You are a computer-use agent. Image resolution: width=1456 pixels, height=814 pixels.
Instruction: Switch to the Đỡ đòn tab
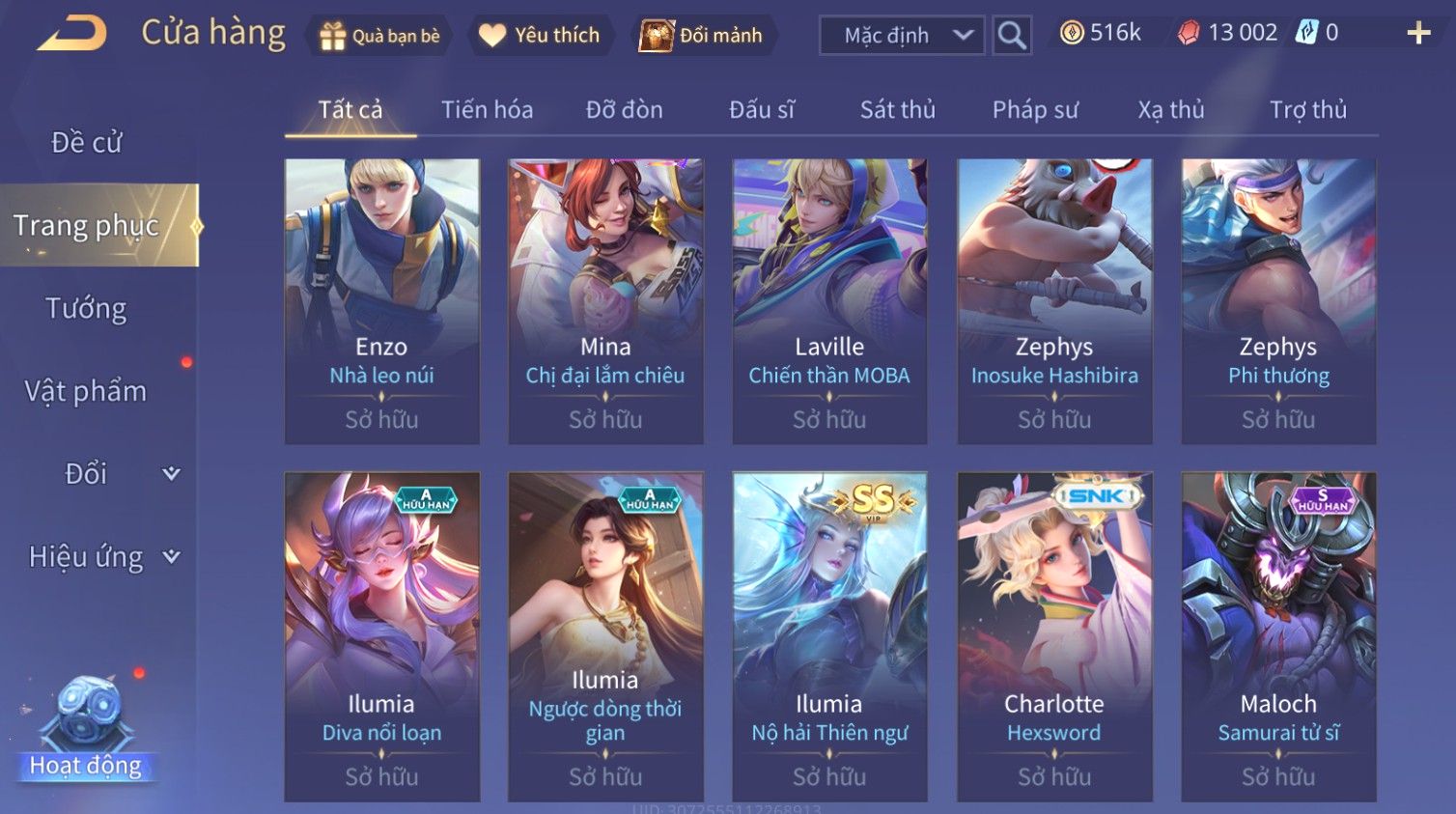[624, 110]
